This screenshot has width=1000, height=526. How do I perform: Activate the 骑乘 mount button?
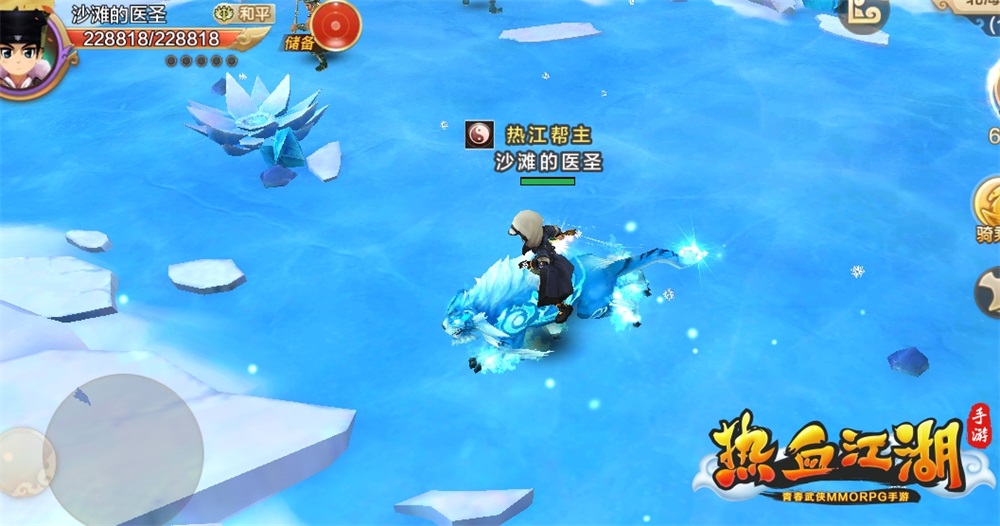(987, 204)
